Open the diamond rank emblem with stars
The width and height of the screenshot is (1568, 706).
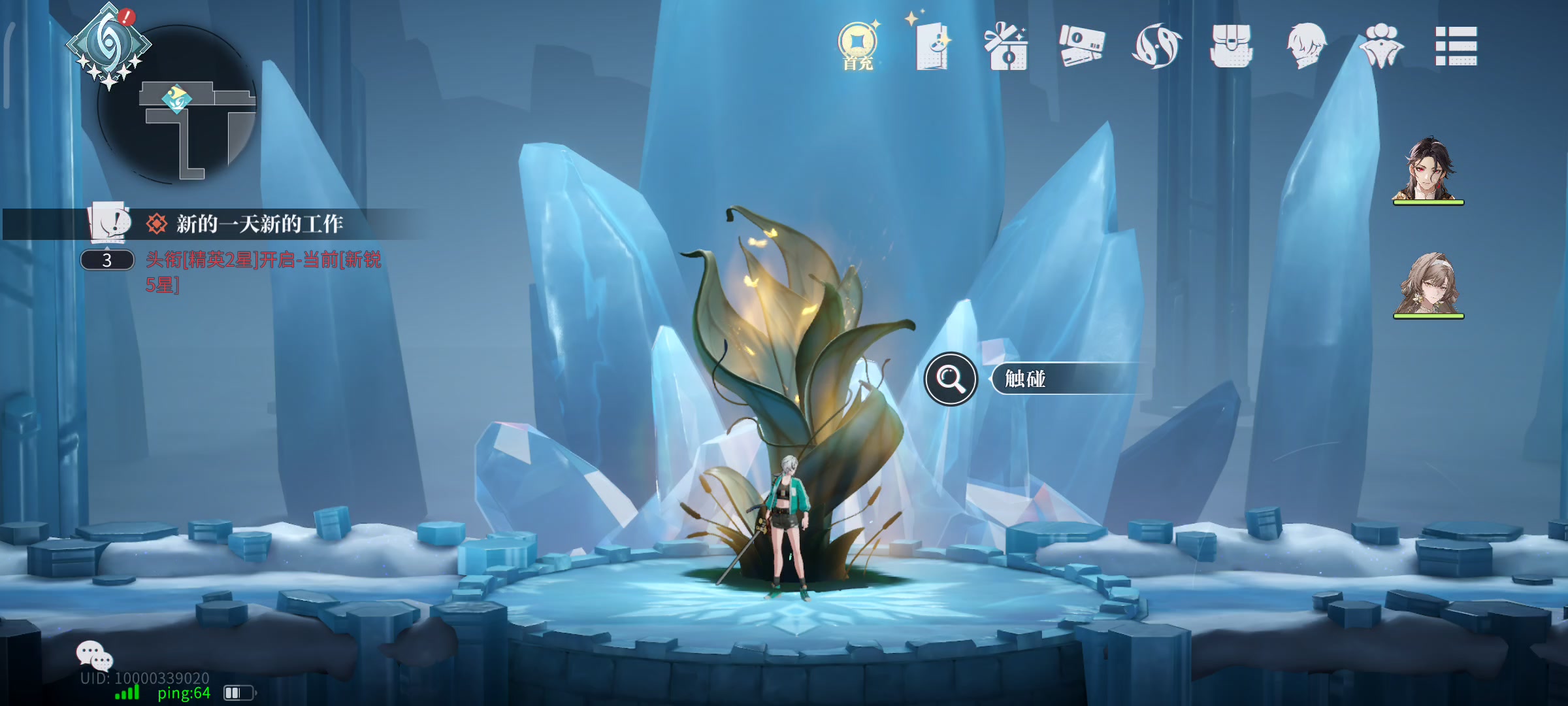(x=108, y=44)
